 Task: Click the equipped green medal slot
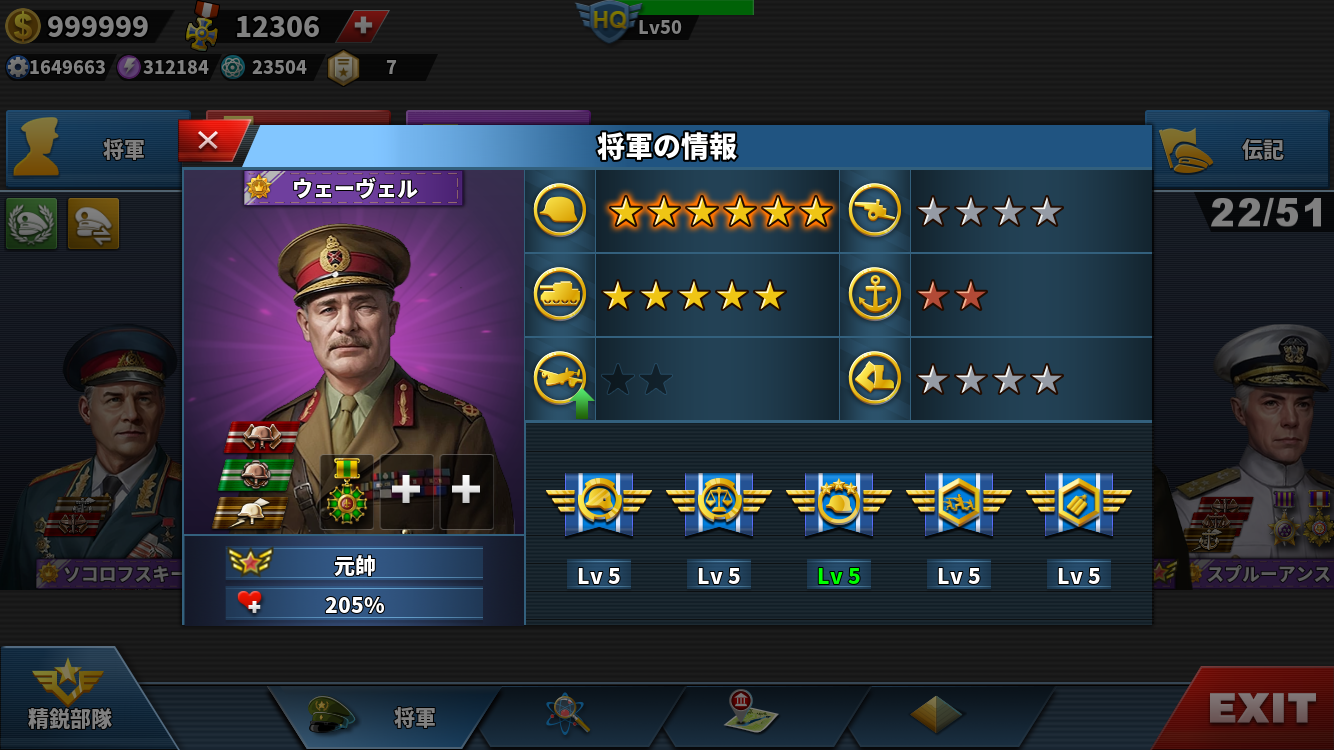click(347, 491)
